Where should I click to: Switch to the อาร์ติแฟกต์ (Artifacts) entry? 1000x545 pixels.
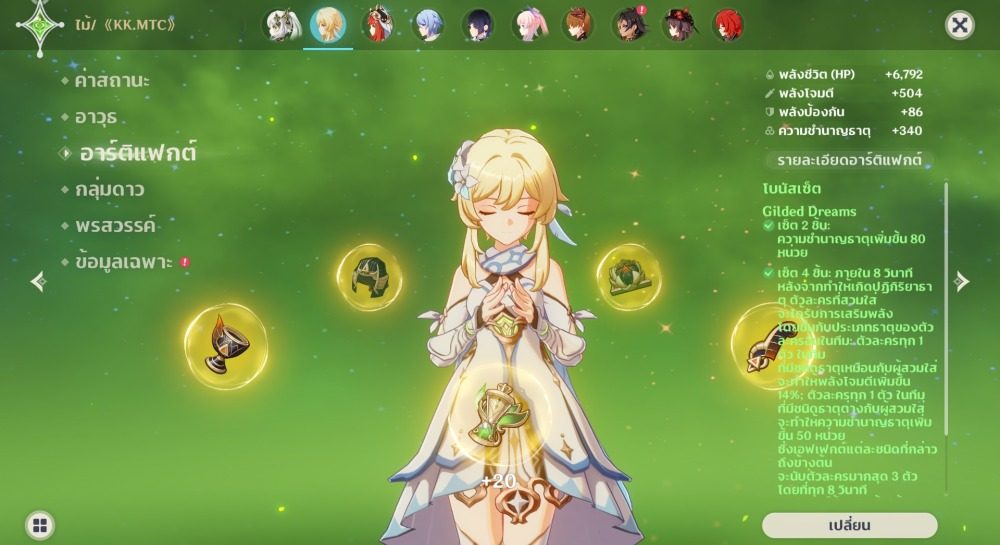point(137,153)
